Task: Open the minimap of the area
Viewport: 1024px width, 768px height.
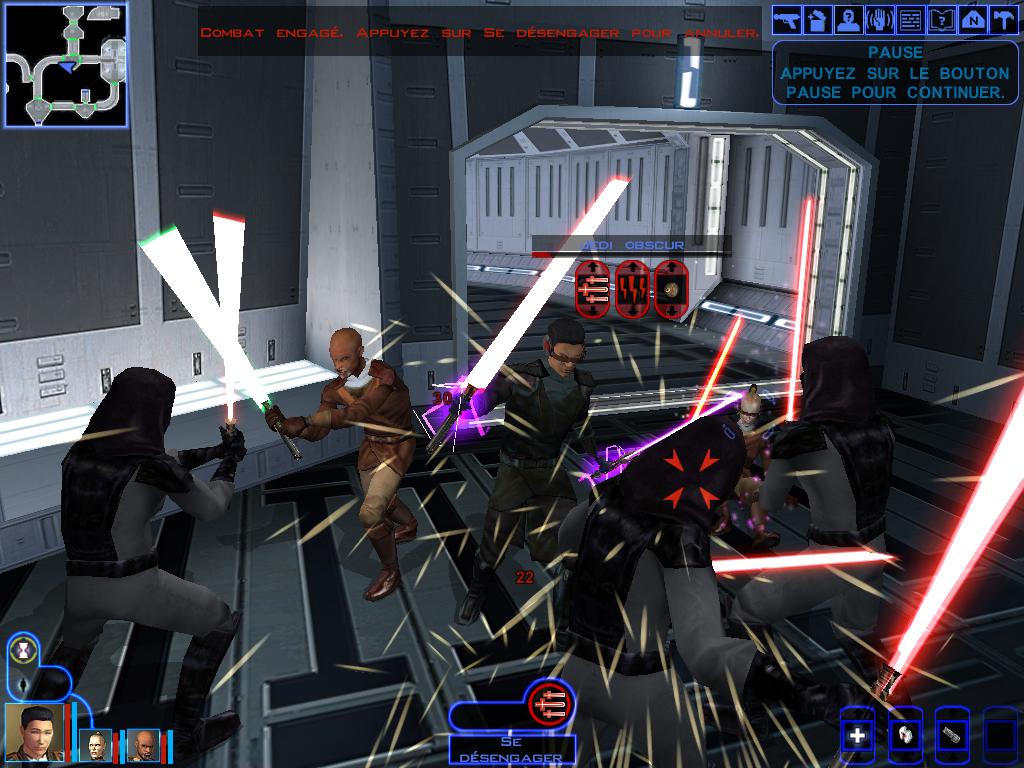Action: (x=66, y=64)
